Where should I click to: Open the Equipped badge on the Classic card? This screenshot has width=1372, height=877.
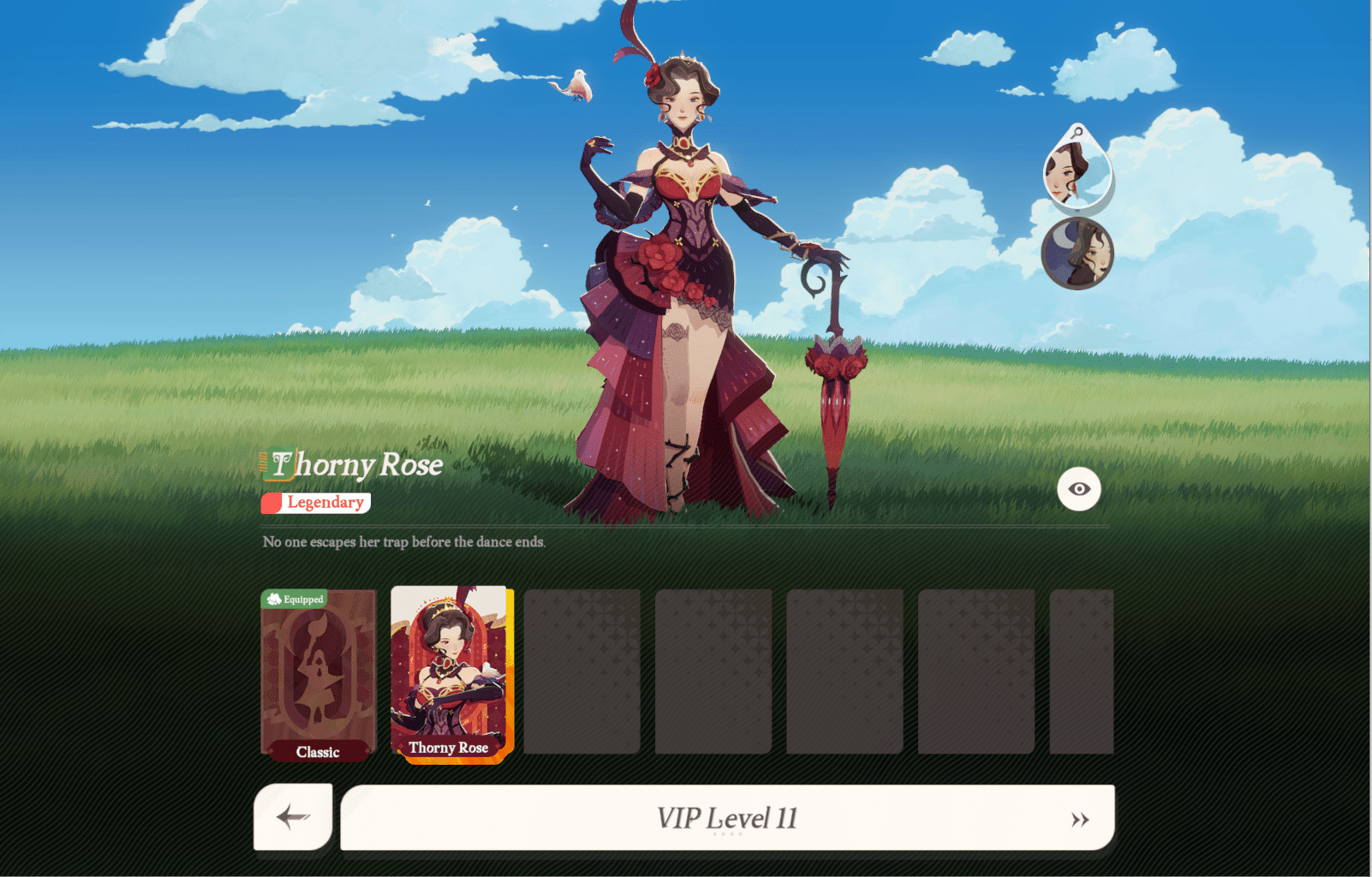pyautogui.click(x=295, y=600)
